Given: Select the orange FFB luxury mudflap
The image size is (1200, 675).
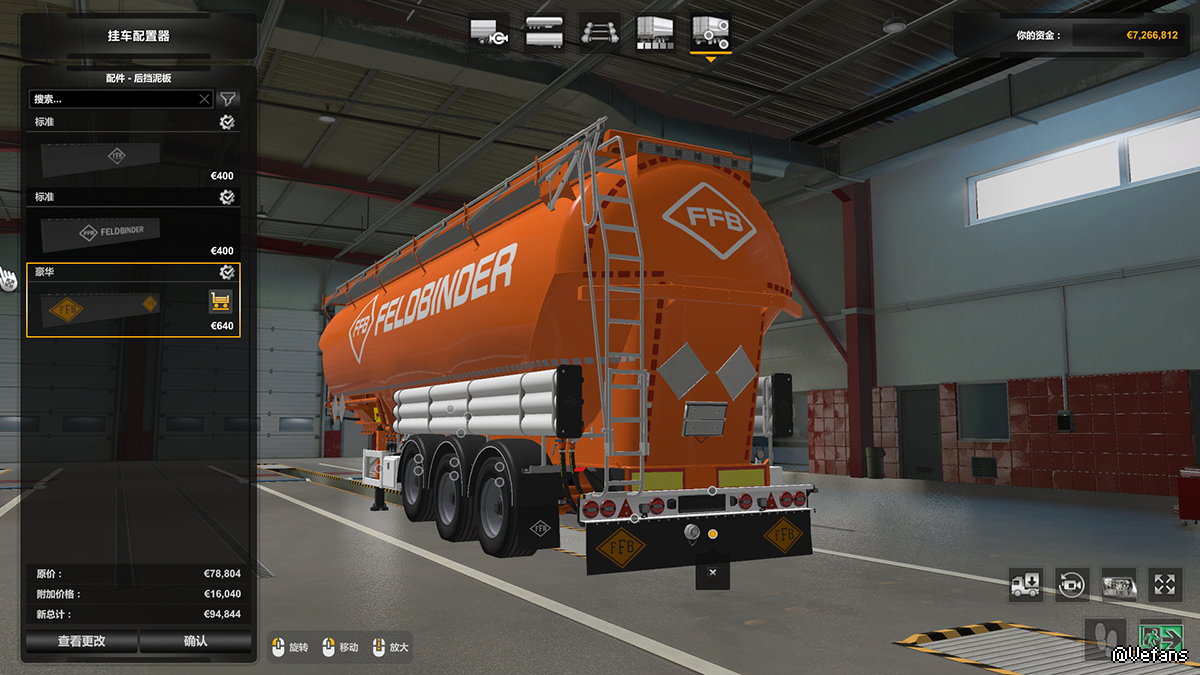Looking at the screenshot, I should pos(100,307).
